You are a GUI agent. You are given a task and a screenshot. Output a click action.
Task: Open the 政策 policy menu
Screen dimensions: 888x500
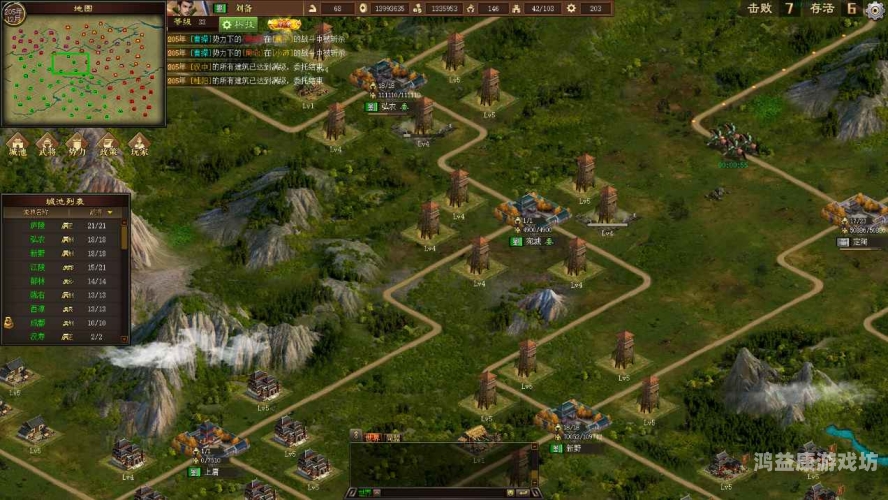(x=109, y=146)
